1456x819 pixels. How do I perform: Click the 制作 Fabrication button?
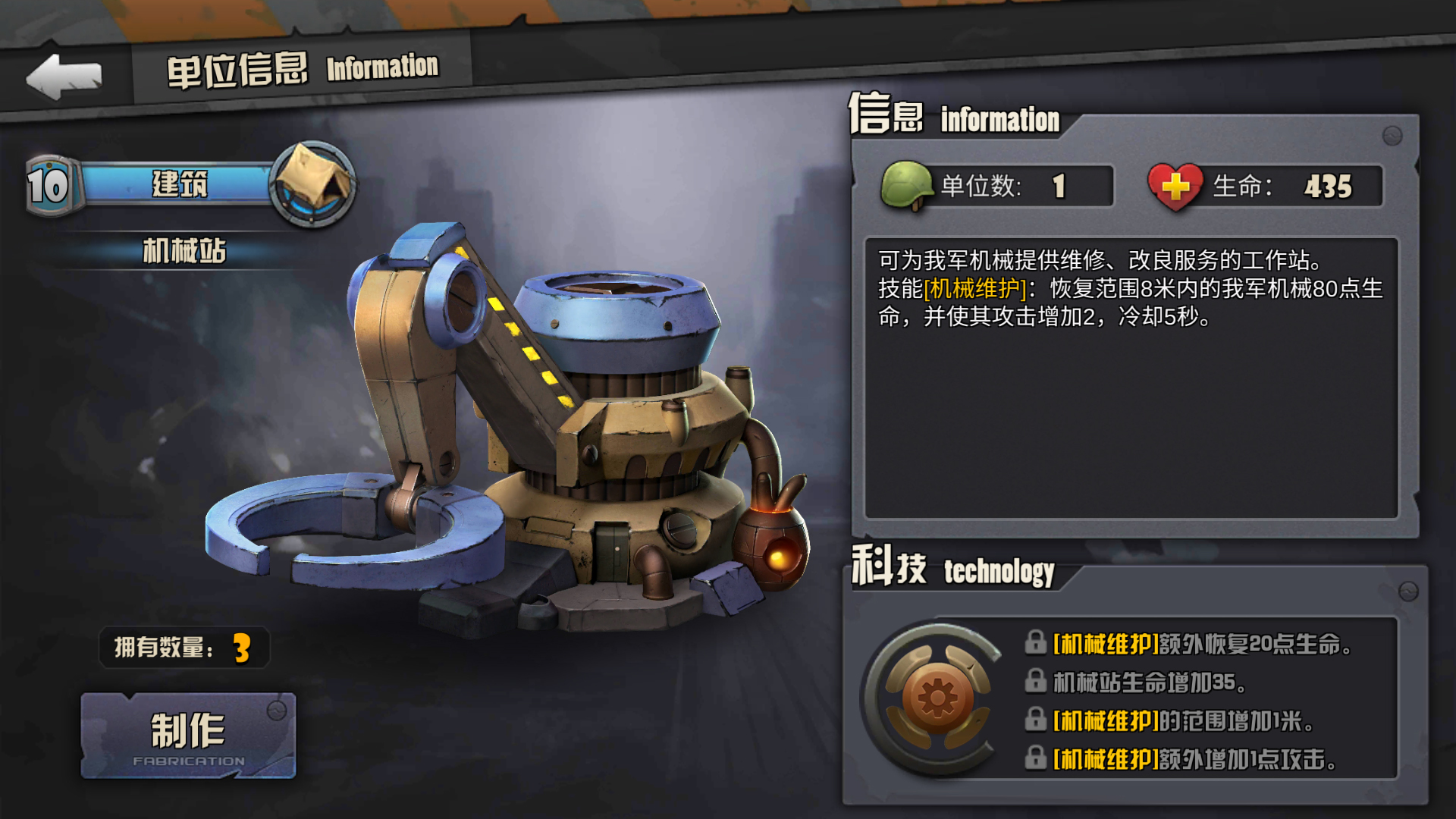pos(188,736)
